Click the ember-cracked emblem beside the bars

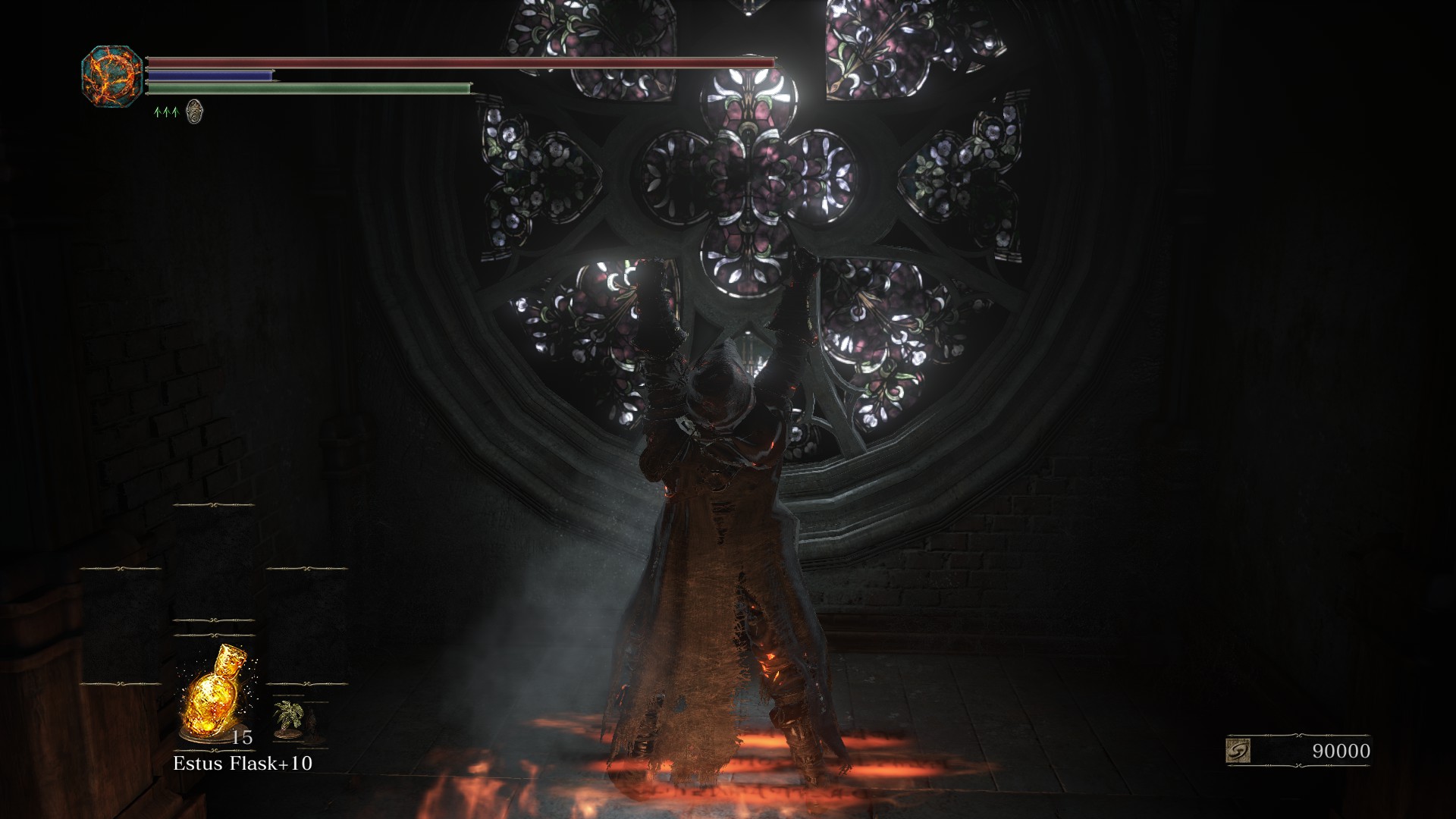(112, 76)
